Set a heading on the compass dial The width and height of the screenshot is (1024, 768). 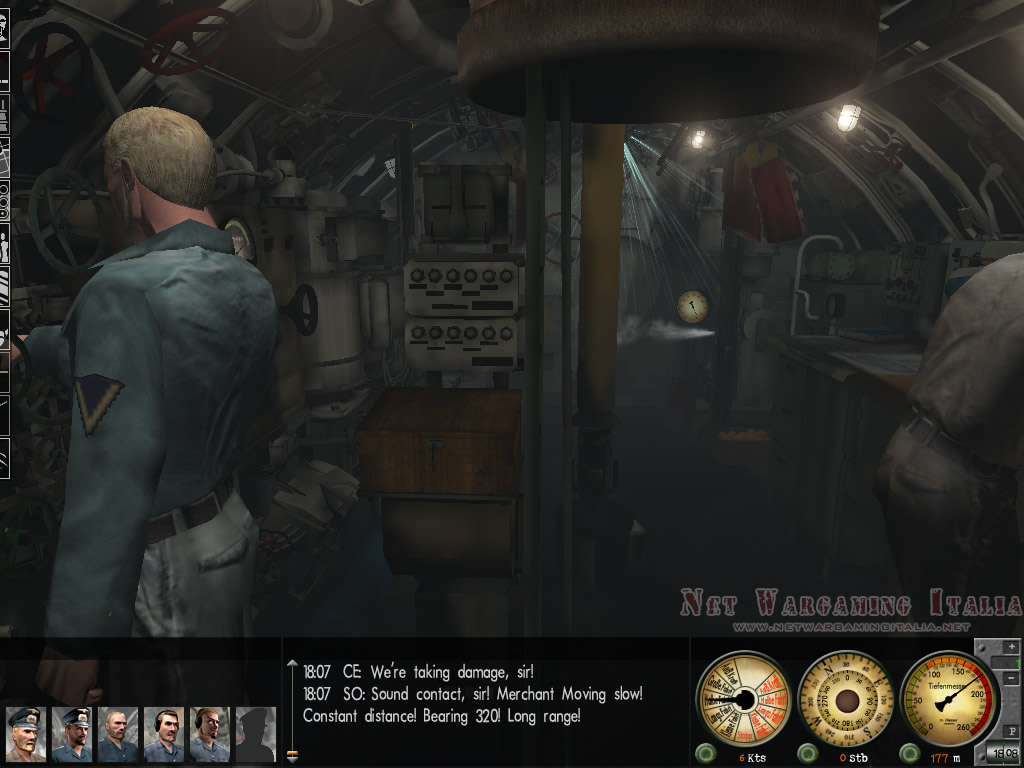[x=846, y=698]
